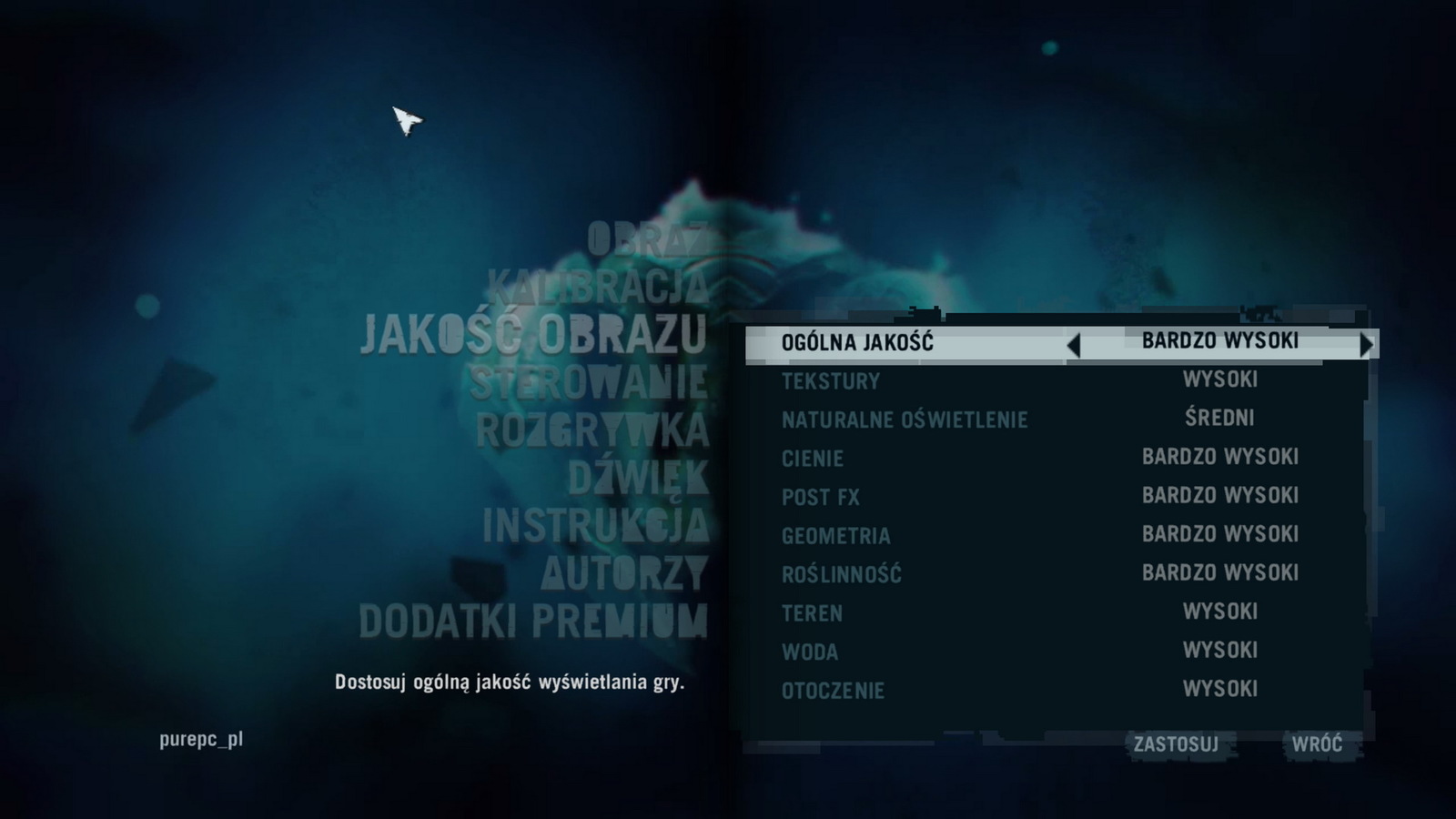
Task: Select the Tekstury setting row
Action: [x=1056, y=380]
